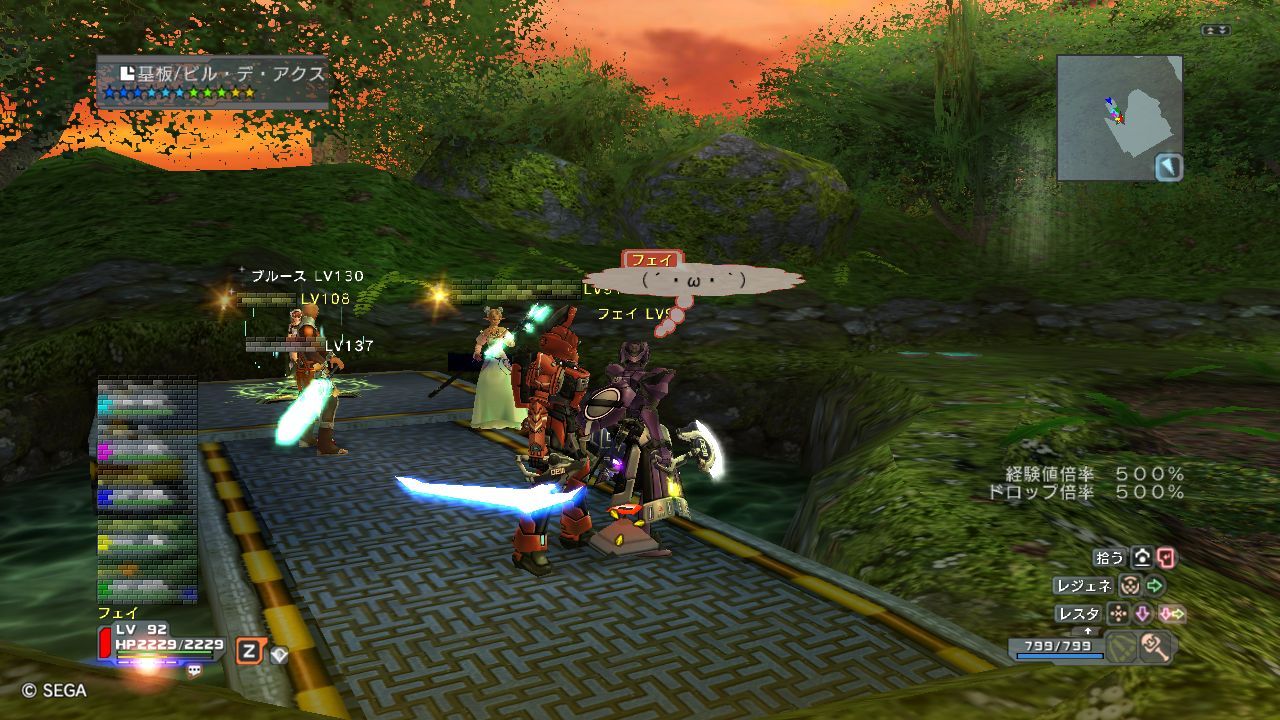This screenshot has width=1280, height=720.
Task: Select the wand weapon slot icon
Action: click(1155, 647)
